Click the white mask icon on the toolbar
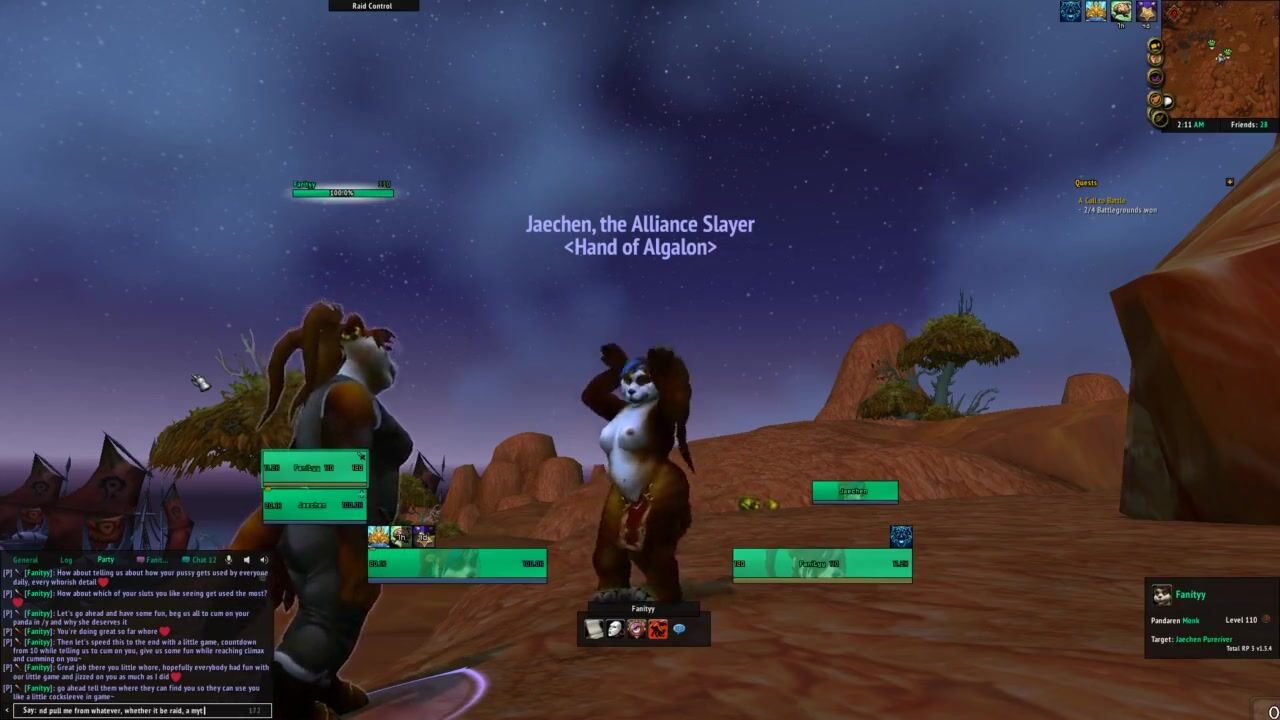 [x=615, y=629]
